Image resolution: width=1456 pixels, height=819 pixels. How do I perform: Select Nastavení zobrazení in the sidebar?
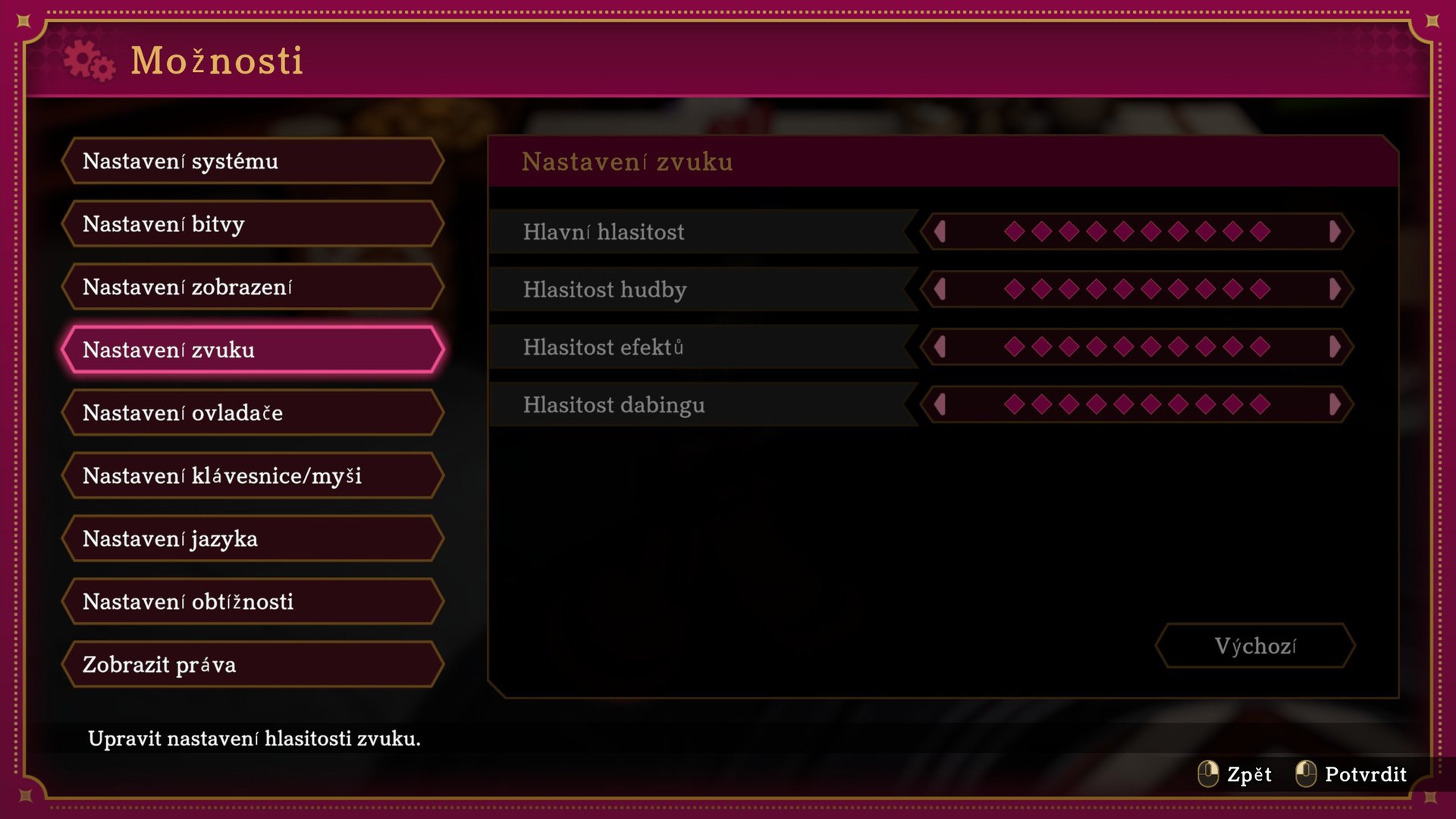(254, 287)
